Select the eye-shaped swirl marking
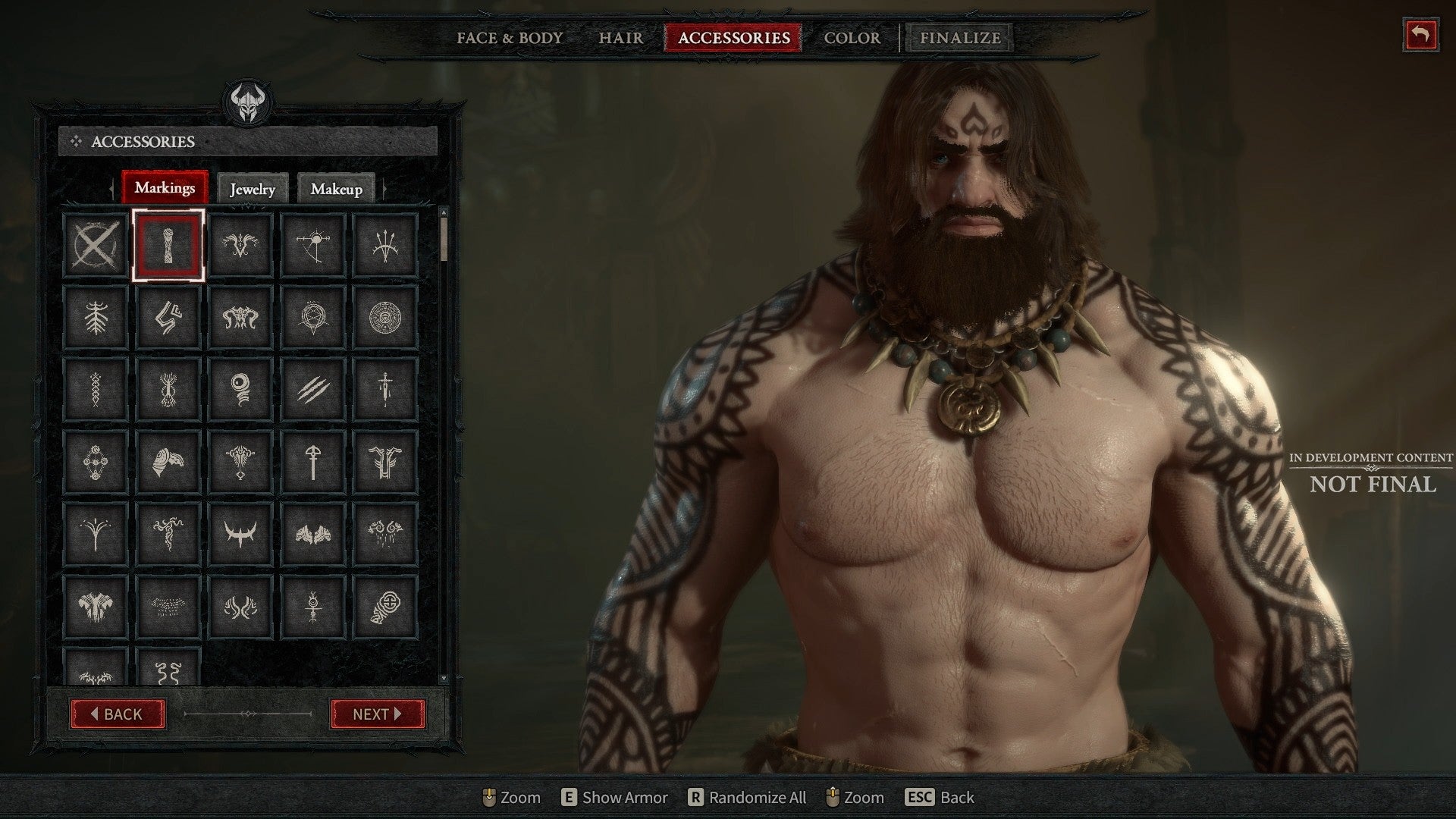 coord(241,387)
